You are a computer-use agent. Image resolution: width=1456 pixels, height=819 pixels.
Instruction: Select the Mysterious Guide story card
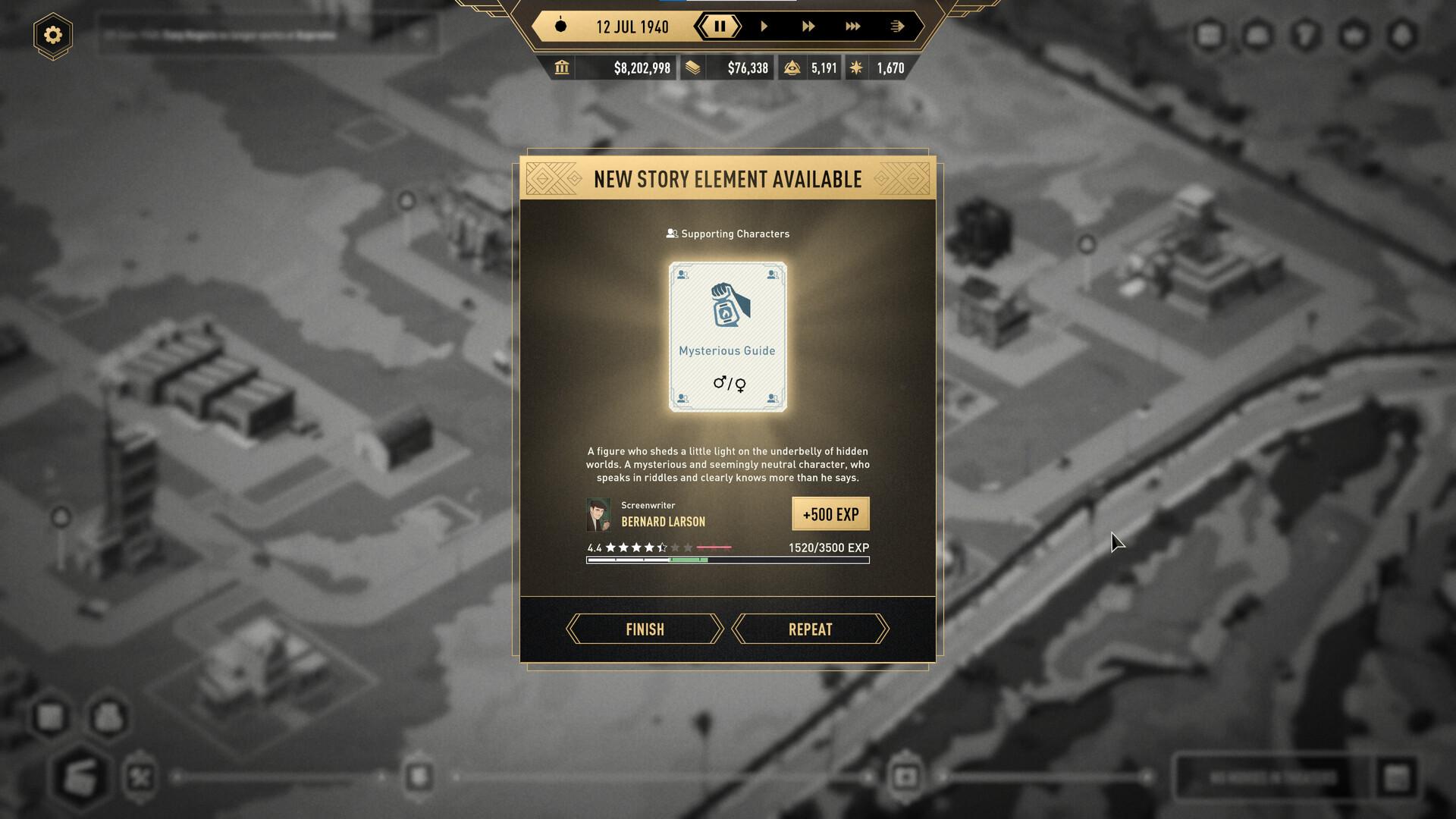(x=727, y=337)
